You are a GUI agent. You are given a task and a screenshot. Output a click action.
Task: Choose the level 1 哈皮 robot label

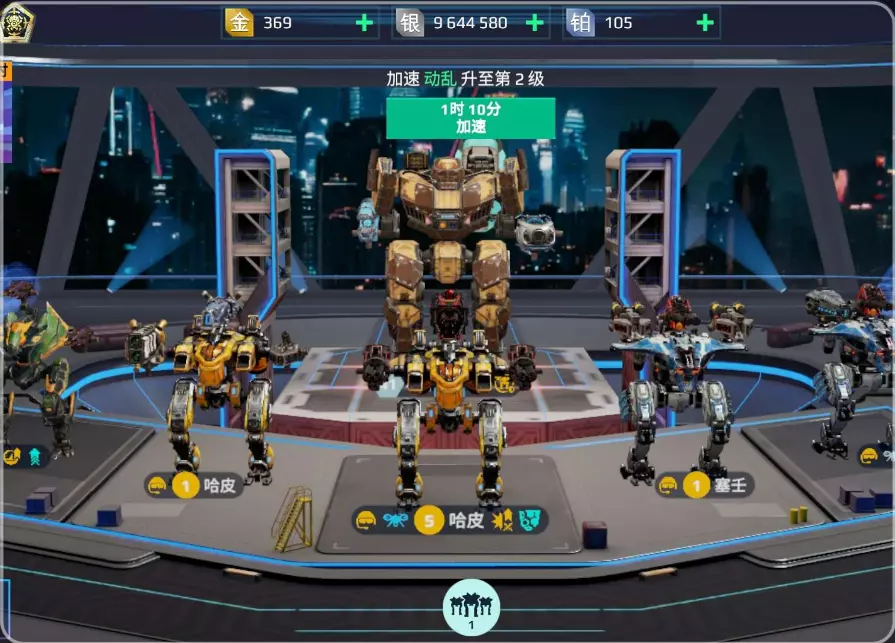point(195,486)
